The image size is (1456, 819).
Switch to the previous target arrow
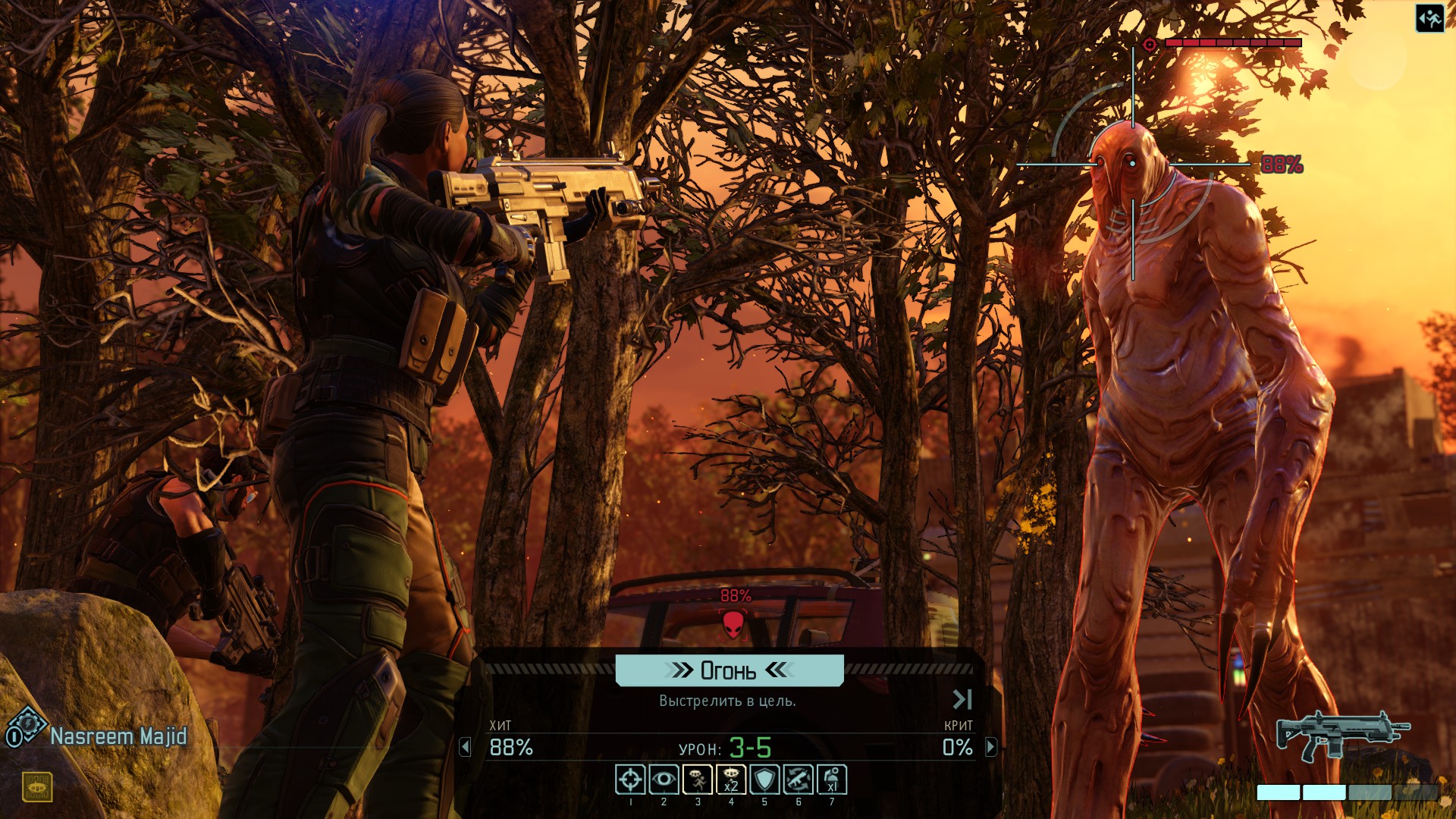(x=465, y=748)
